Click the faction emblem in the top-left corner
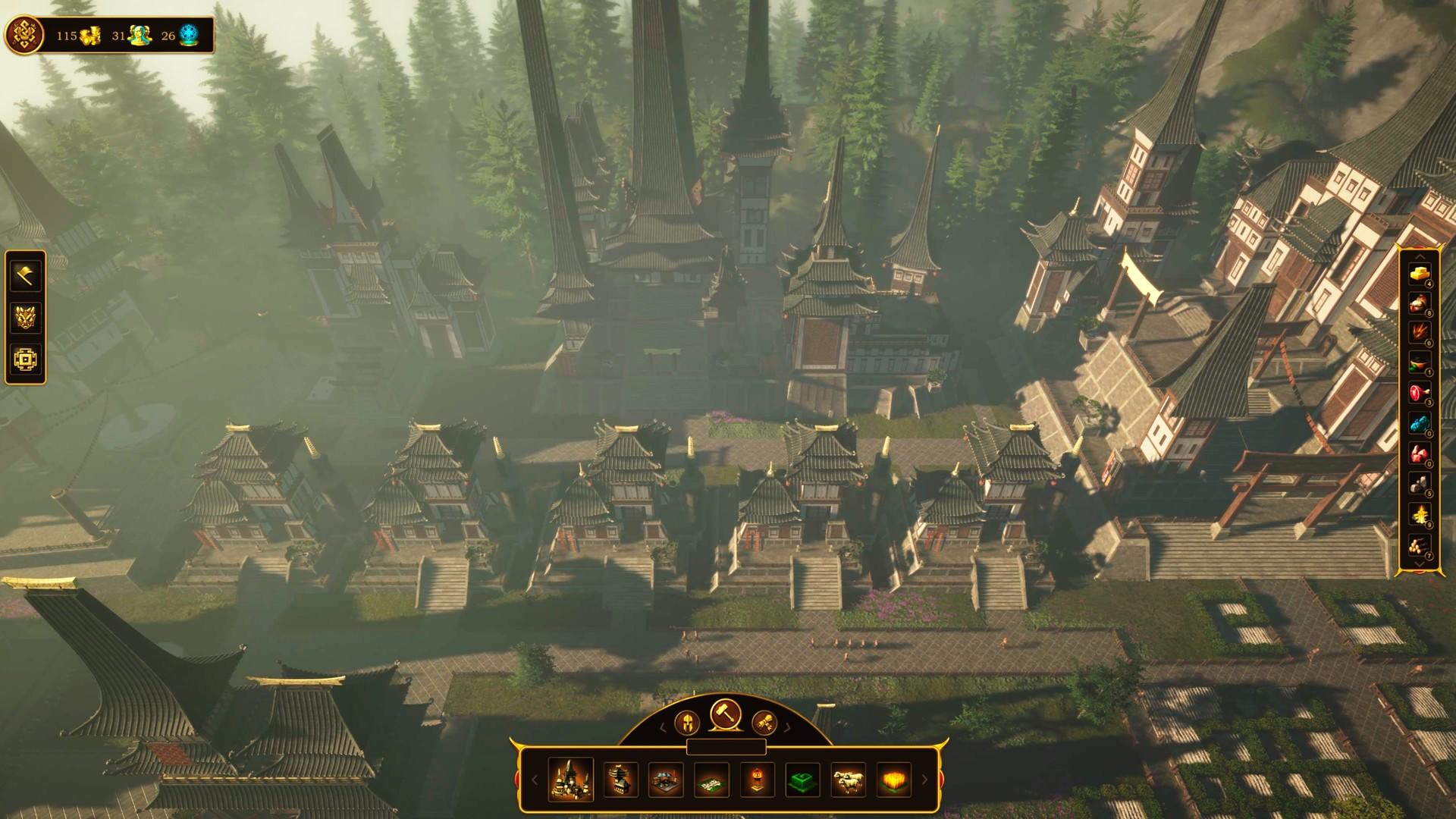The image size is (1456, 819). click(25, 33)
